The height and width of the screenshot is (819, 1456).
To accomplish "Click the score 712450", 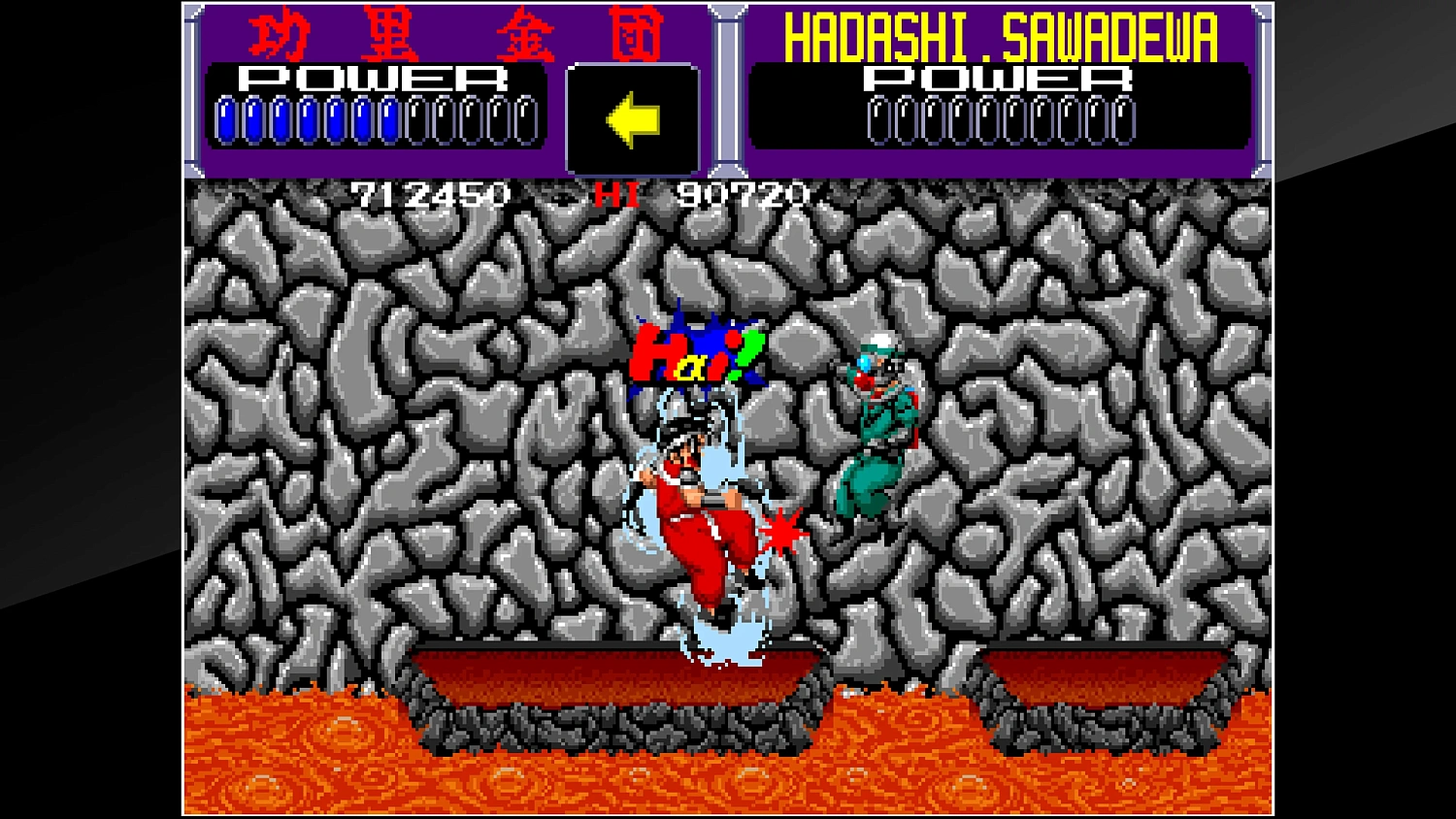I will (x=430, y=195).
